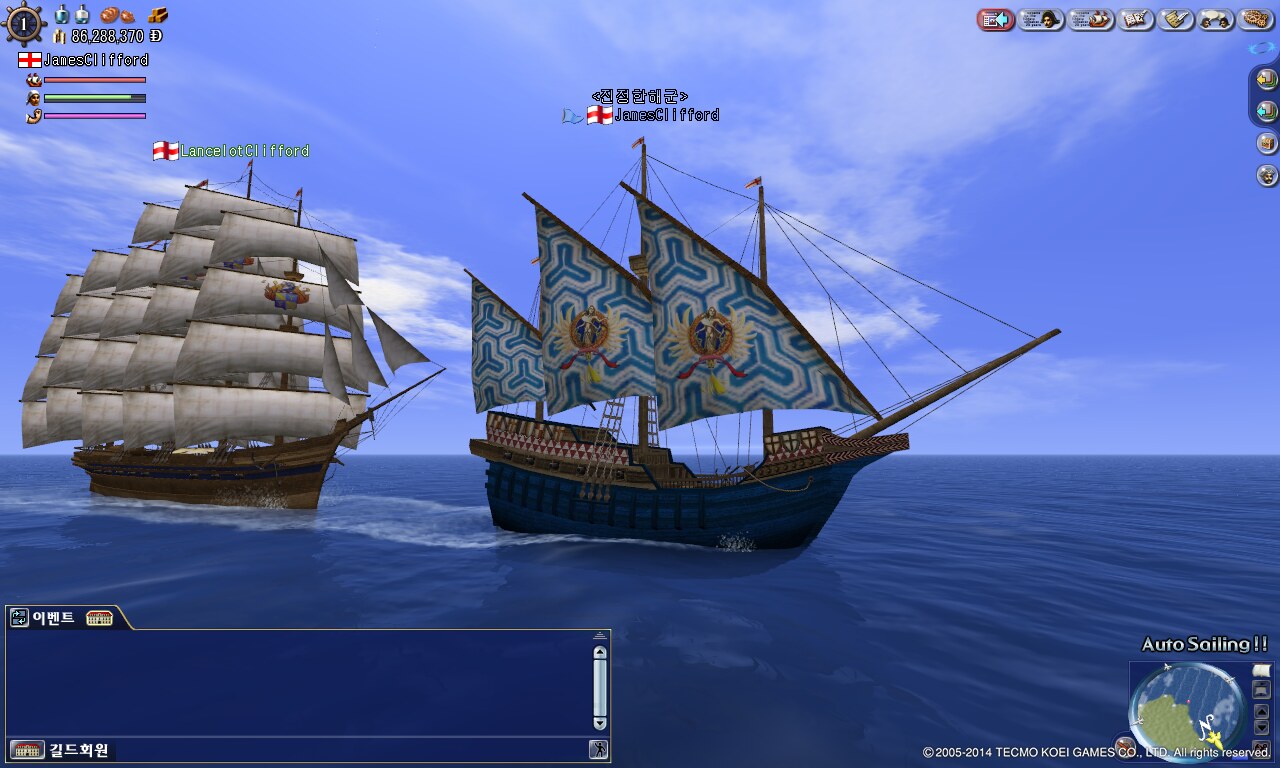Click the circular minimap
The width and height of the screenshot is (1280, 768).
[1187, 708]
